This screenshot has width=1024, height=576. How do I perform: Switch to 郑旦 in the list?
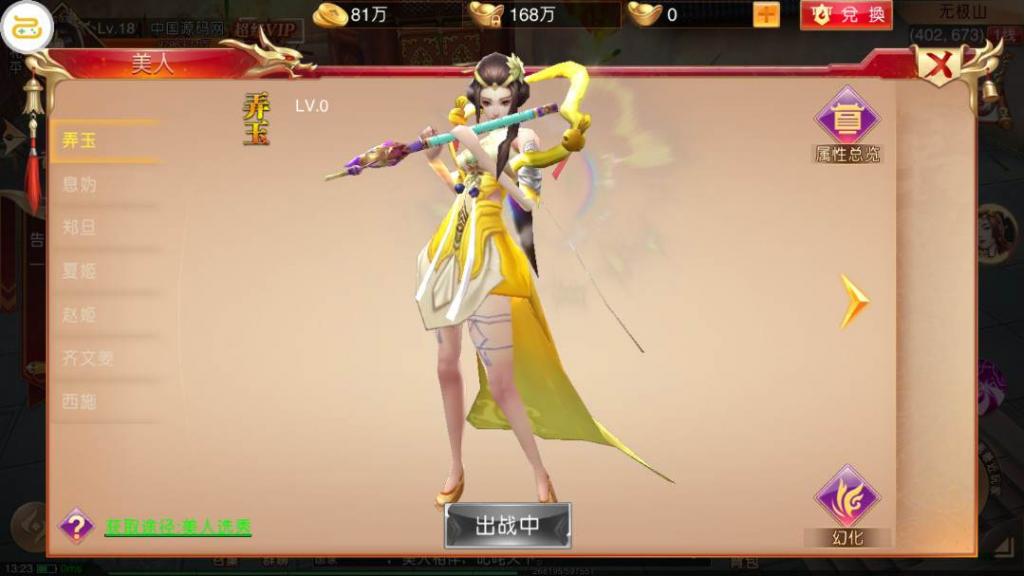point(80,228)
